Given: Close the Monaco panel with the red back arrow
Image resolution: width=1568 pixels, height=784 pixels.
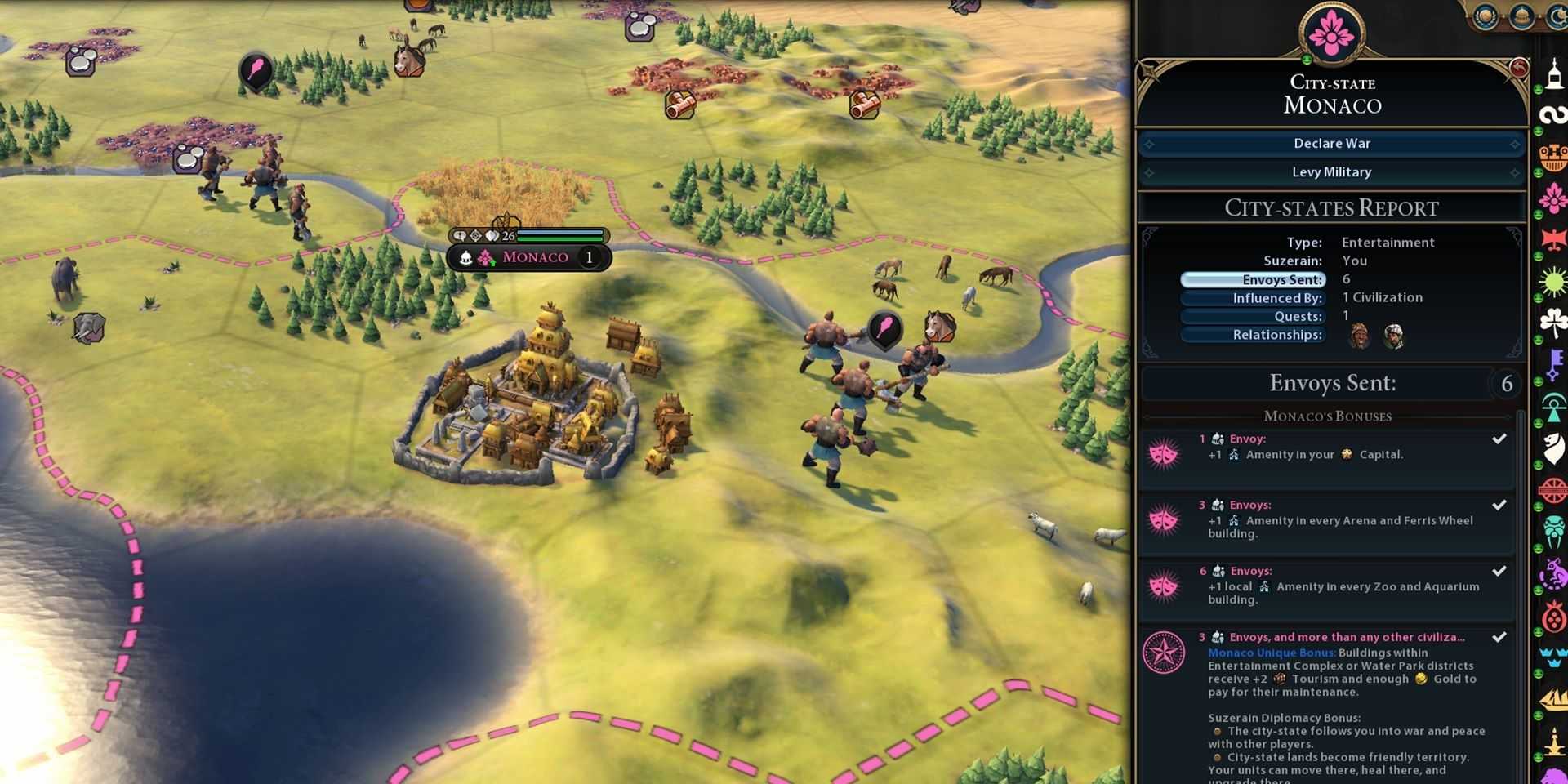Looking at the screenshot, I should click(x=1518, y=69).
